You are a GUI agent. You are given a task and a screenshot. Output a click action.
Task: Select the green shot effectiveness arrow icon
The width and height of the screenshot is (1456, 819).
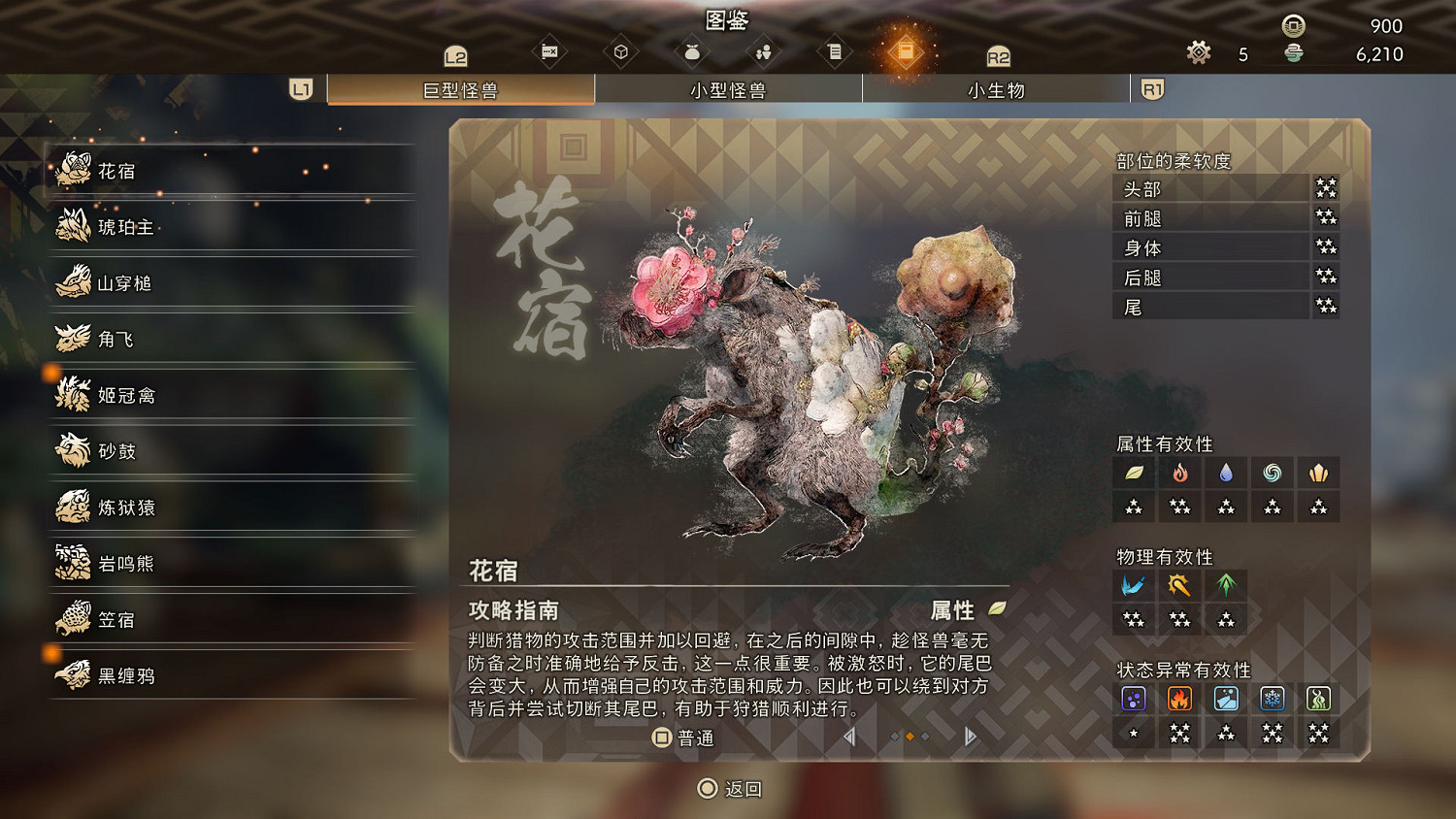click(1225, 584)
